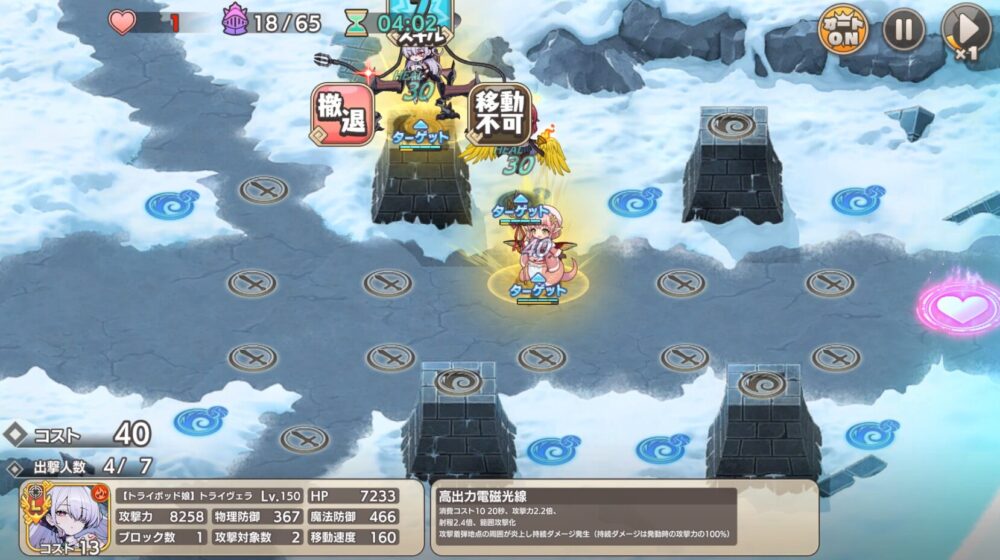Change the x1 game speed
1000x560 pixels.
tap(964, 29)
